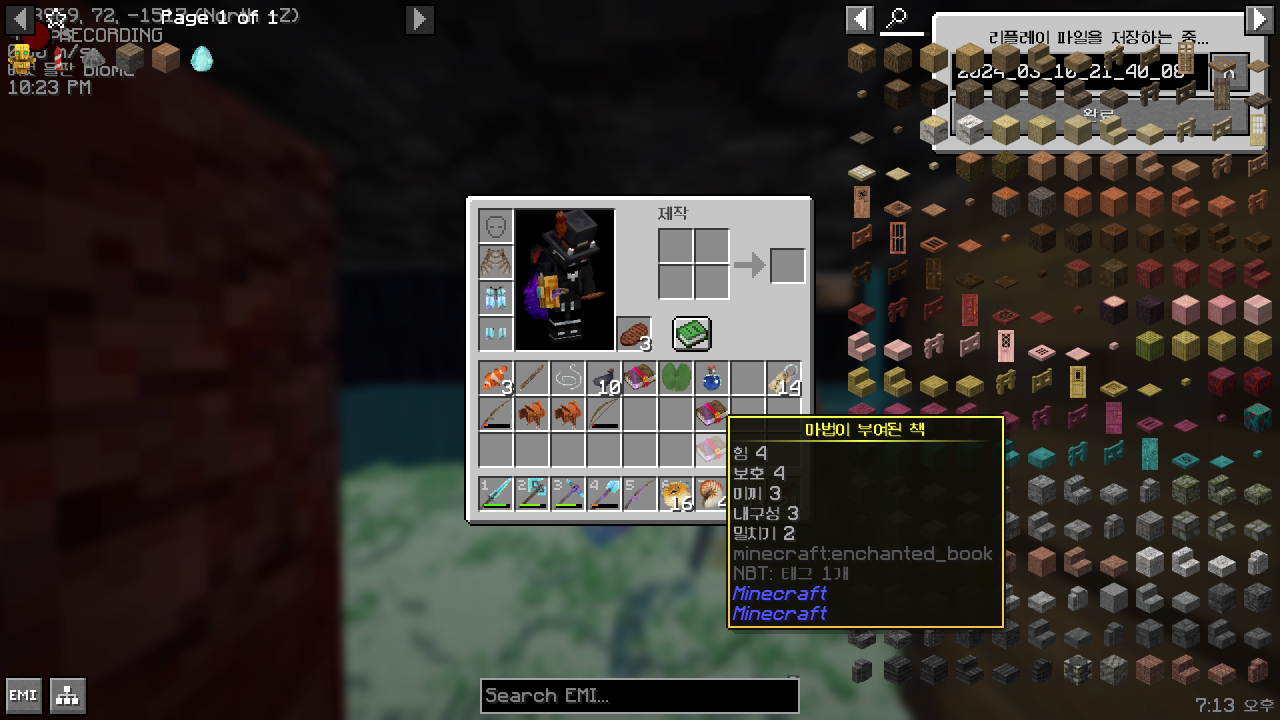Open the EMI recipe tree button

(68, 696)
